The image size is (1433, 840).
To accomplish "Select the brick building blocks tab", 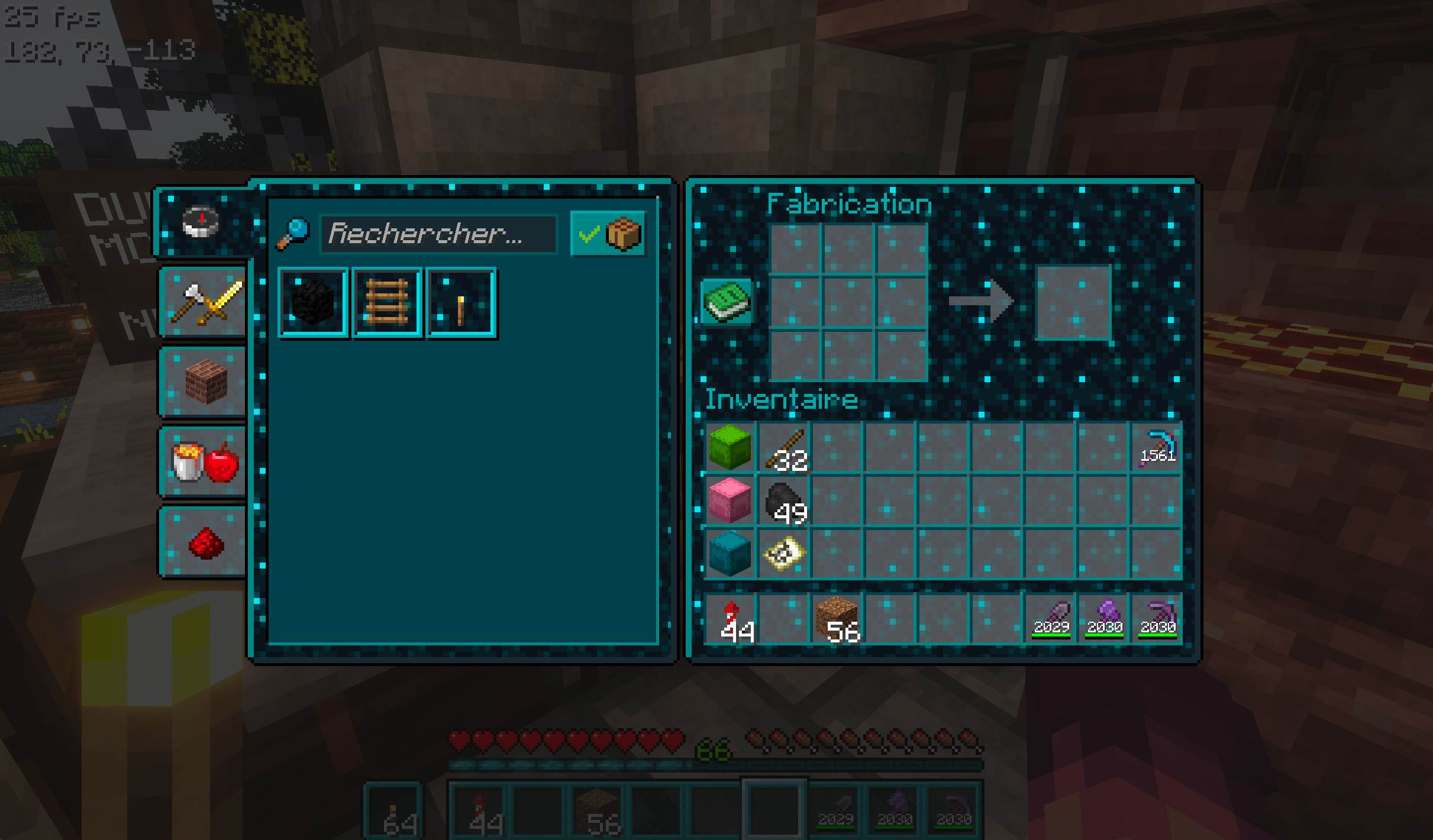I will tap(204, 382).
